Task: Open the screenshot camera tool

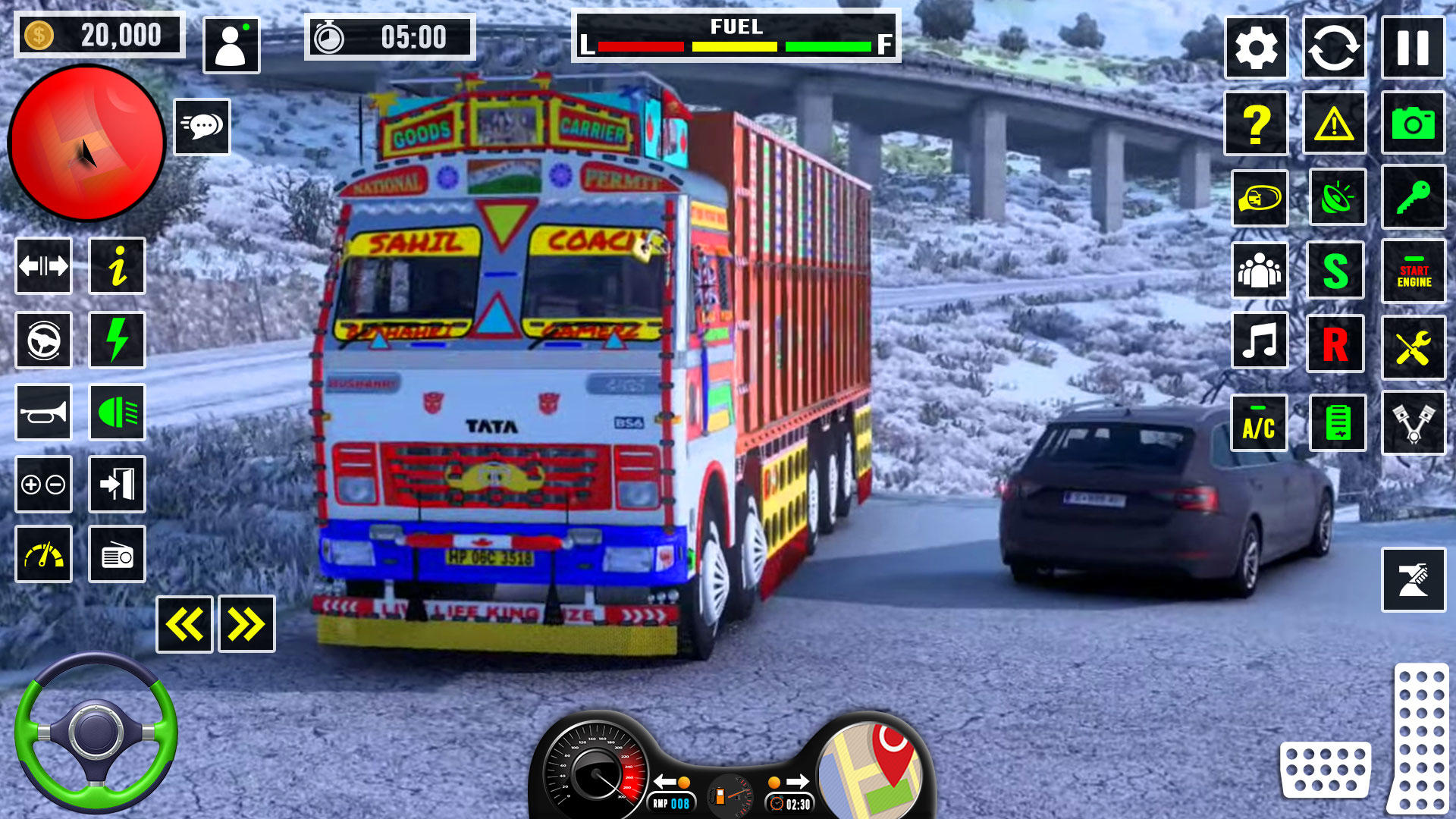Action: (1414, 124)
